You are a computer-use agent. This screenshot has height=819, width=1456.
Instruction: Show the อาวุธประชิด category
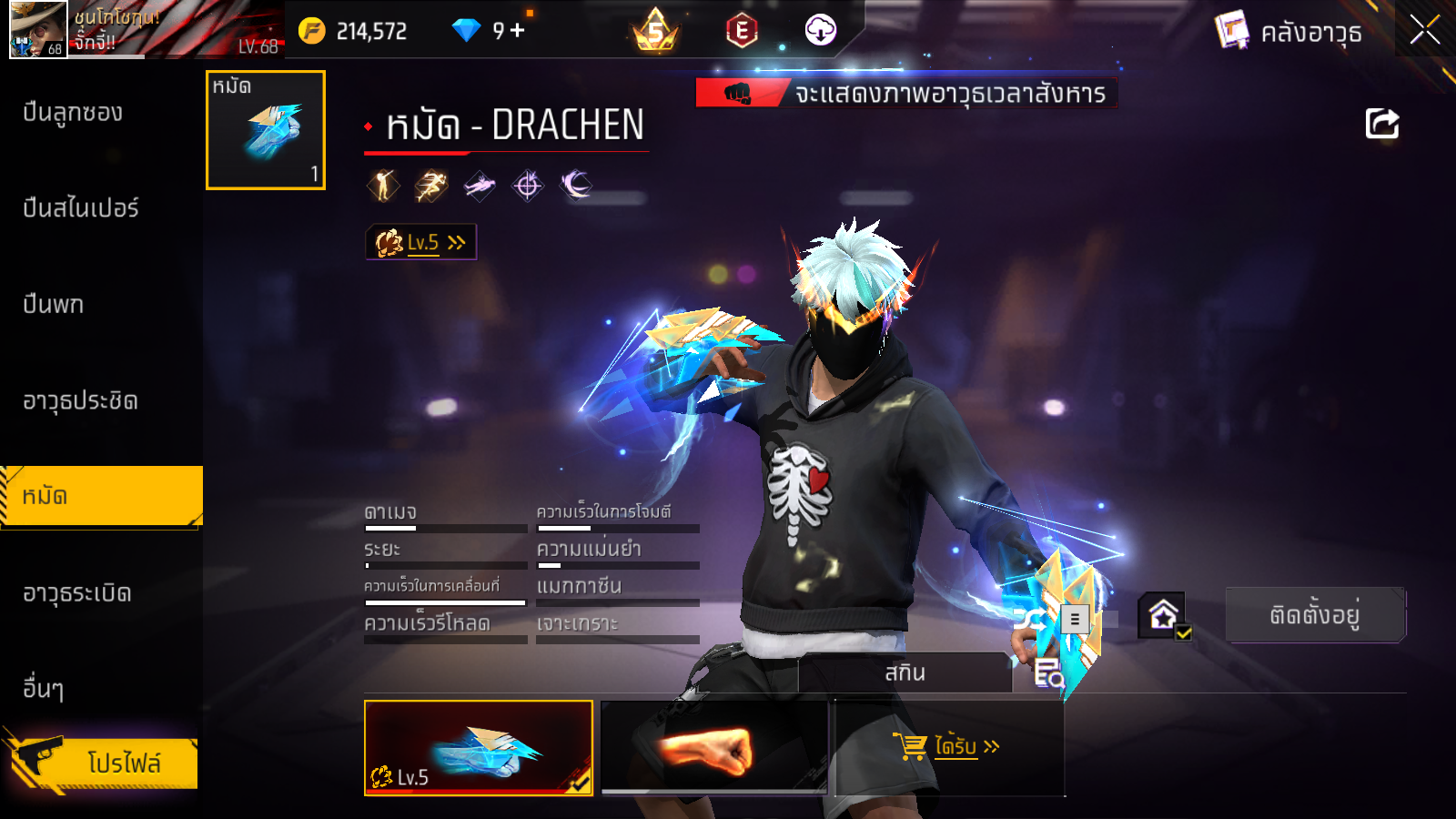click(80, 401)
